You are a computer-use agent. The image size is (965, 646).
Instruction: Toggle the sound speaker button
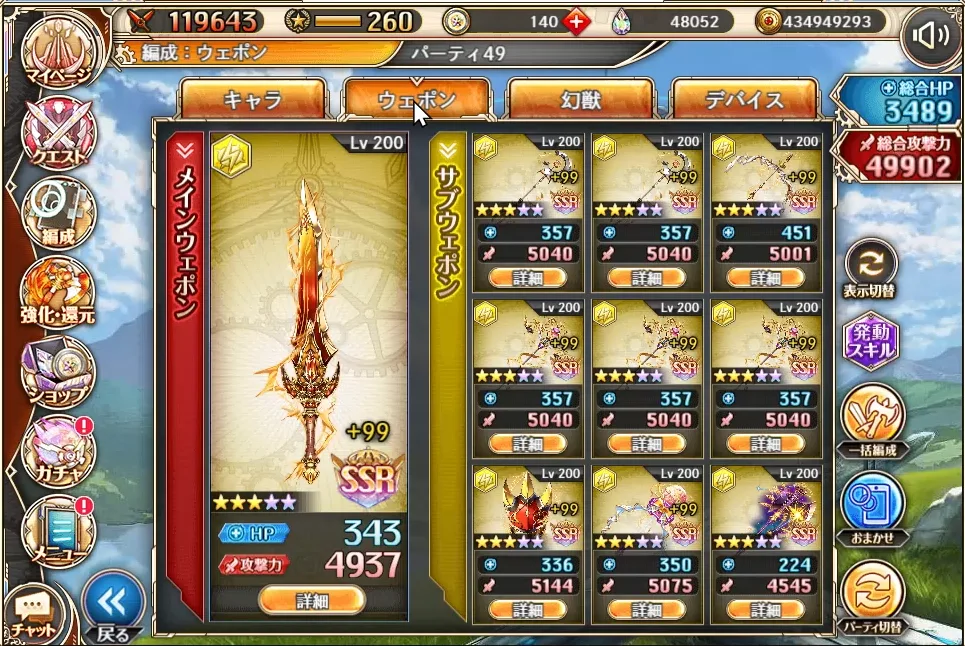930,37
